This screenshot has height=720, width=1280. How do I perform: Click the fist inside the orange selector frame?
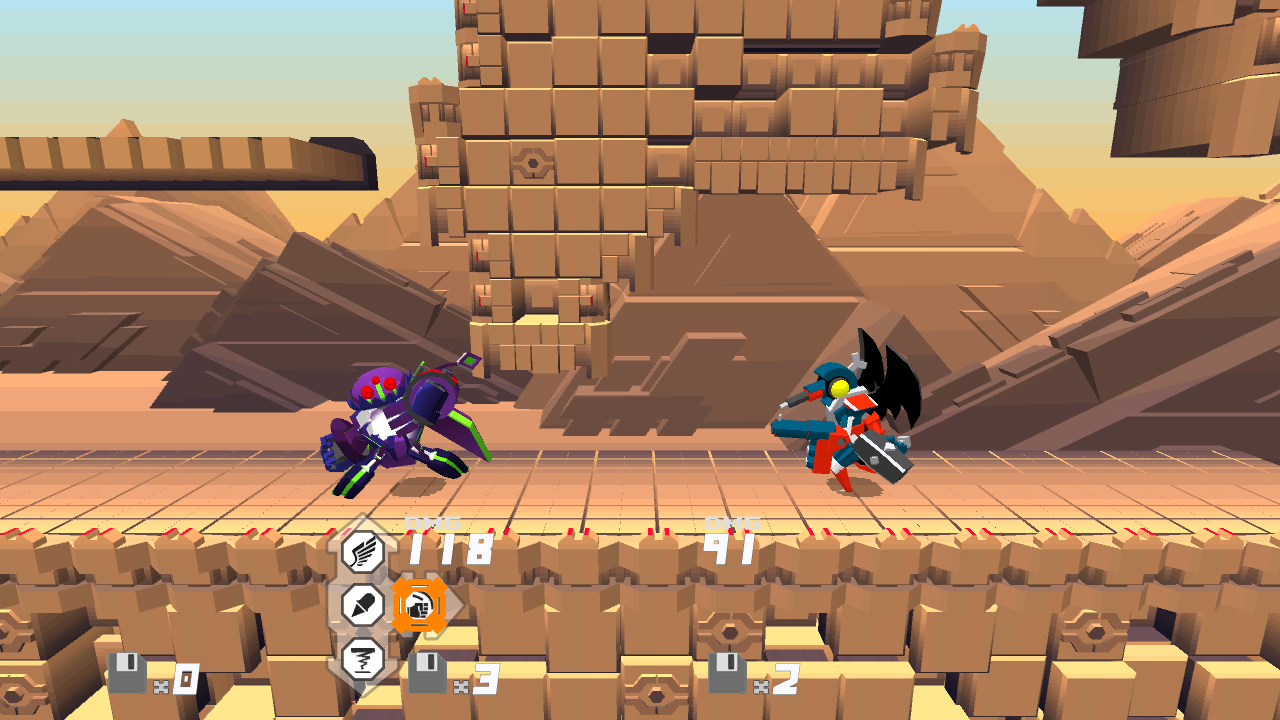(x=420, y=603)
